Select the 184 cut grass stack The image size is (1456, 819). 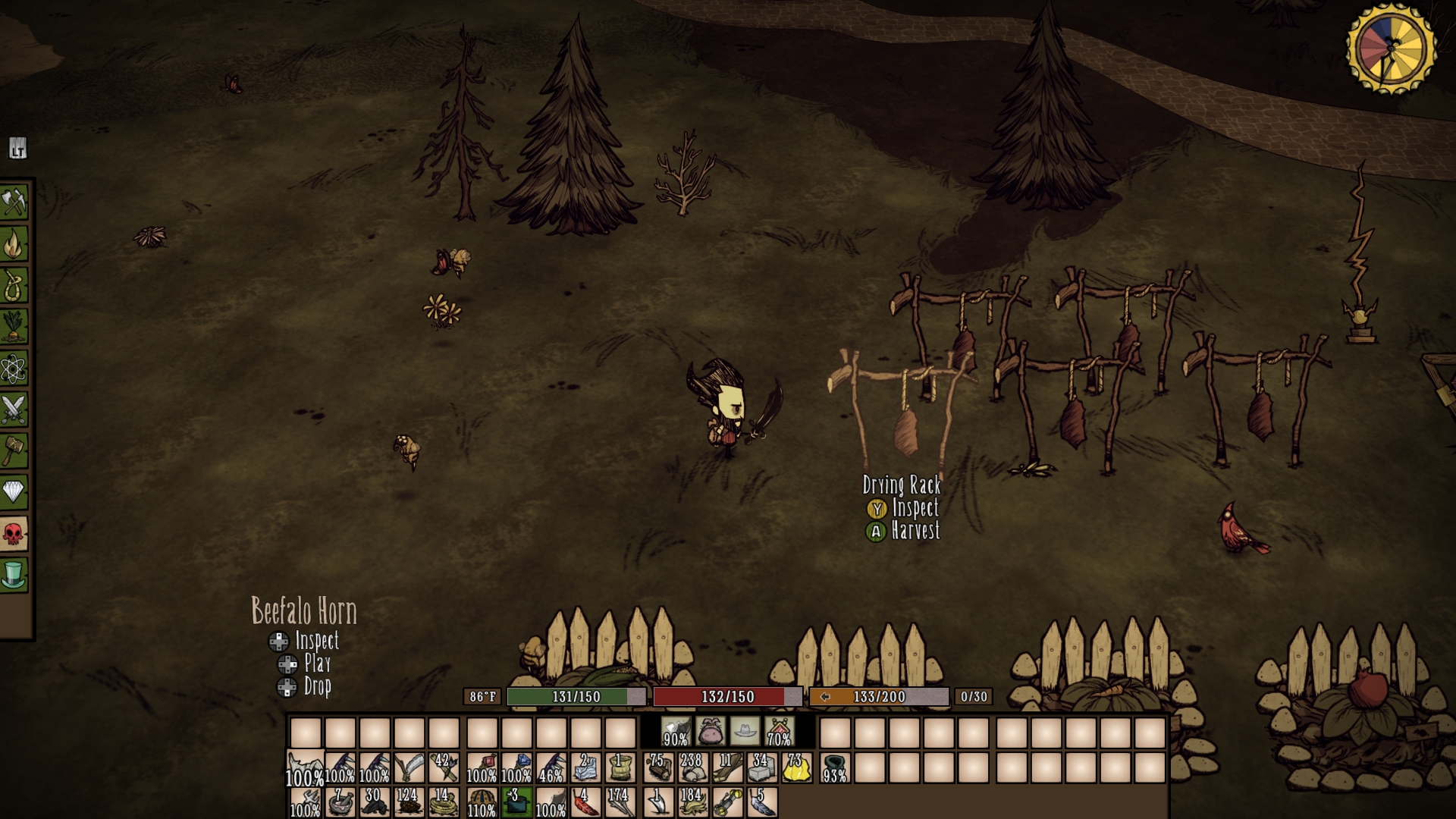pyautogui.click(x=692, y=802)
